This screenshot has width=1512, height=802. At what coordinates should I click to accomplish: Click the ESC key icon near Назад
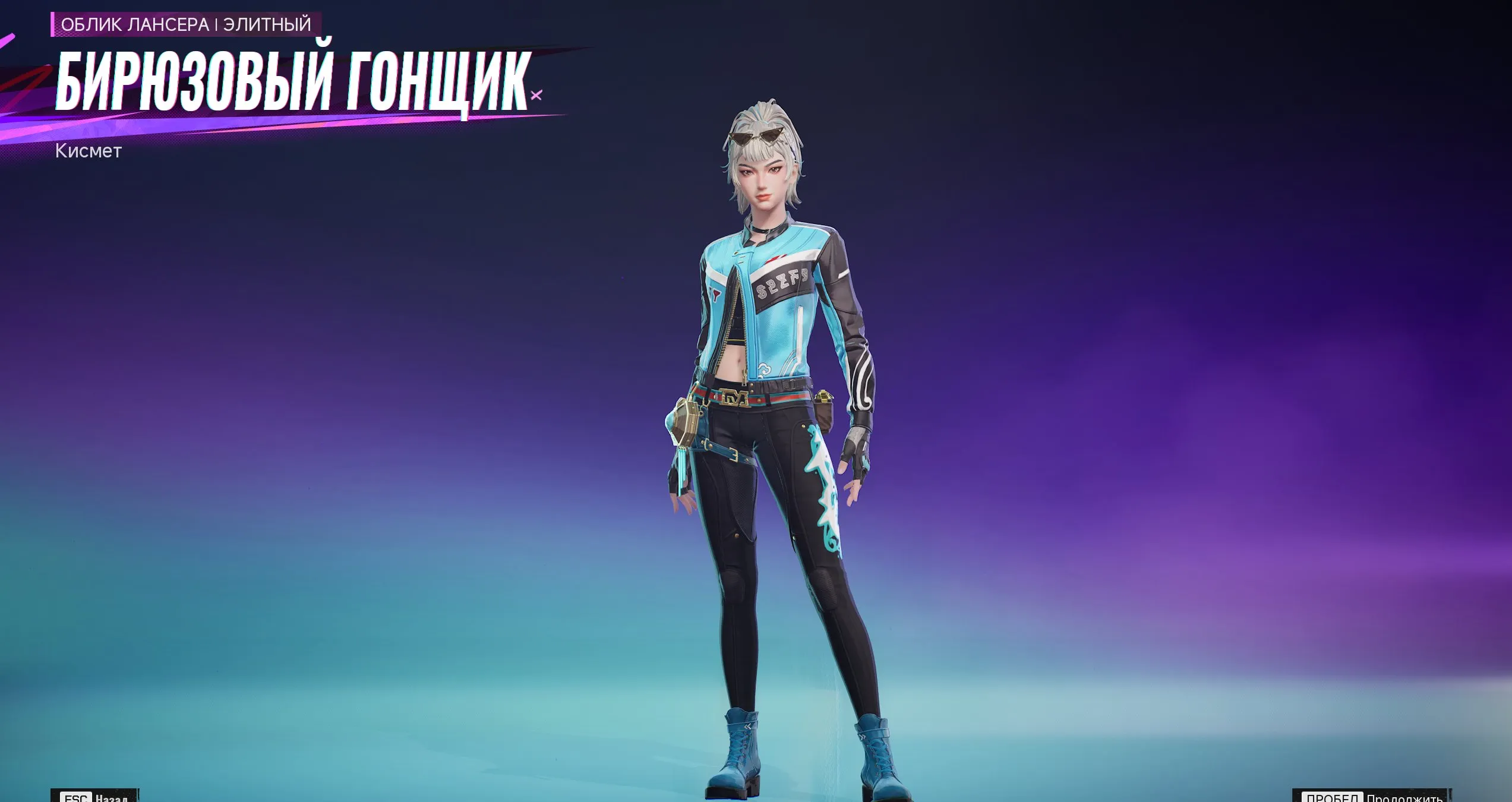(x=76, y=798)
